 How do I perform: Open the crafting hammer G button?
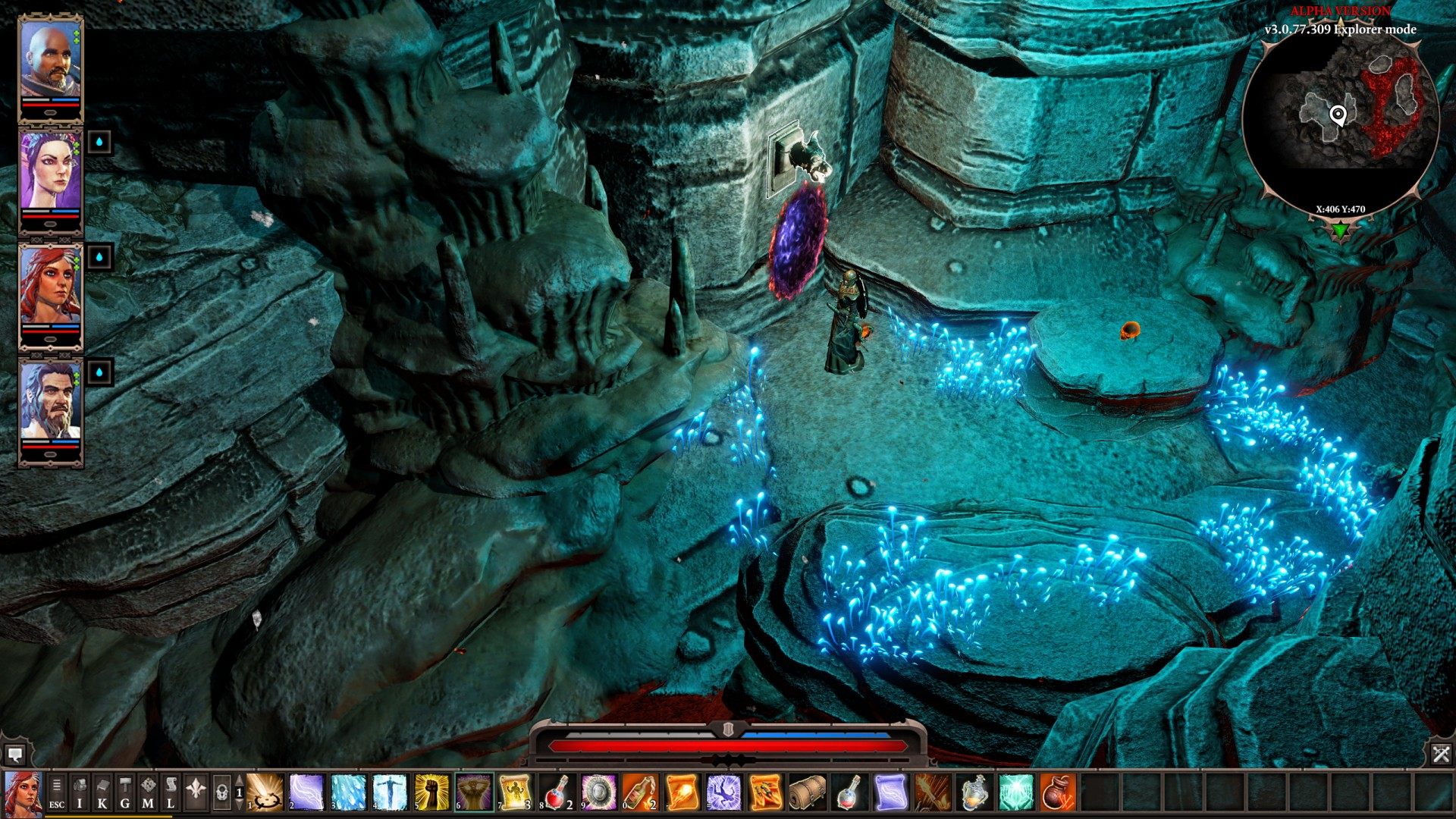(x=125, y=792)
